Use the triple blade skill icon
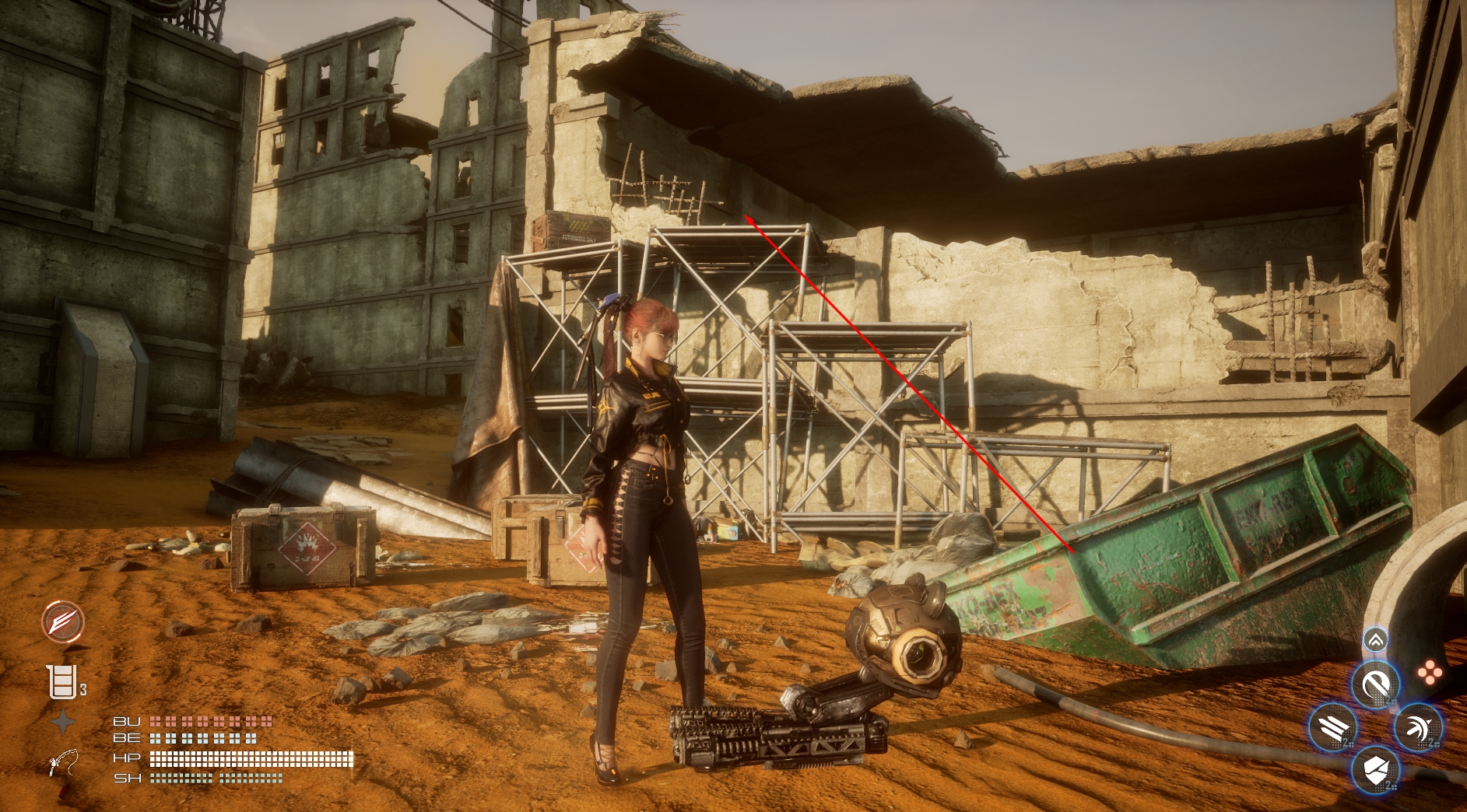 click(1332, 729)
